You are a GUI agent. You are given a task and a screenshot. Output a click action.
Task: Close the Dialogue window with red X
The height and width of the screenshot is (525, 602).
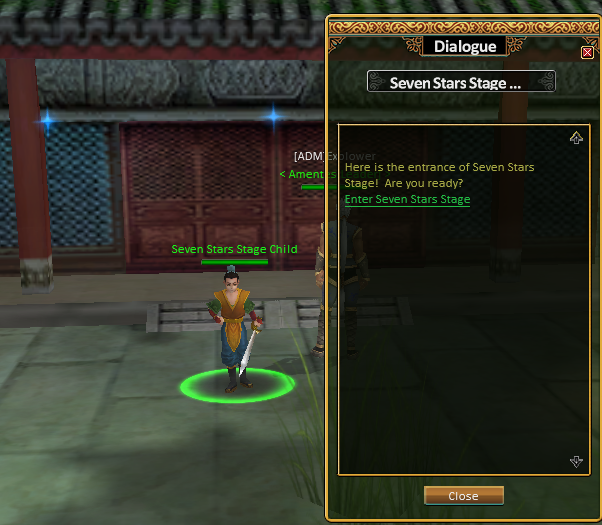click(587, 52)
